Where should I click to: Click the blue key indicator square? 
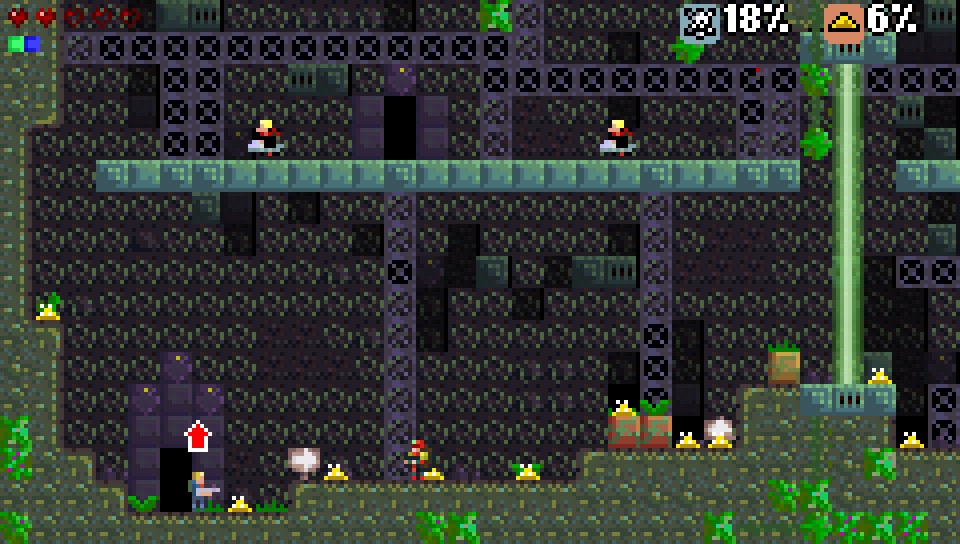click(32, 44)
